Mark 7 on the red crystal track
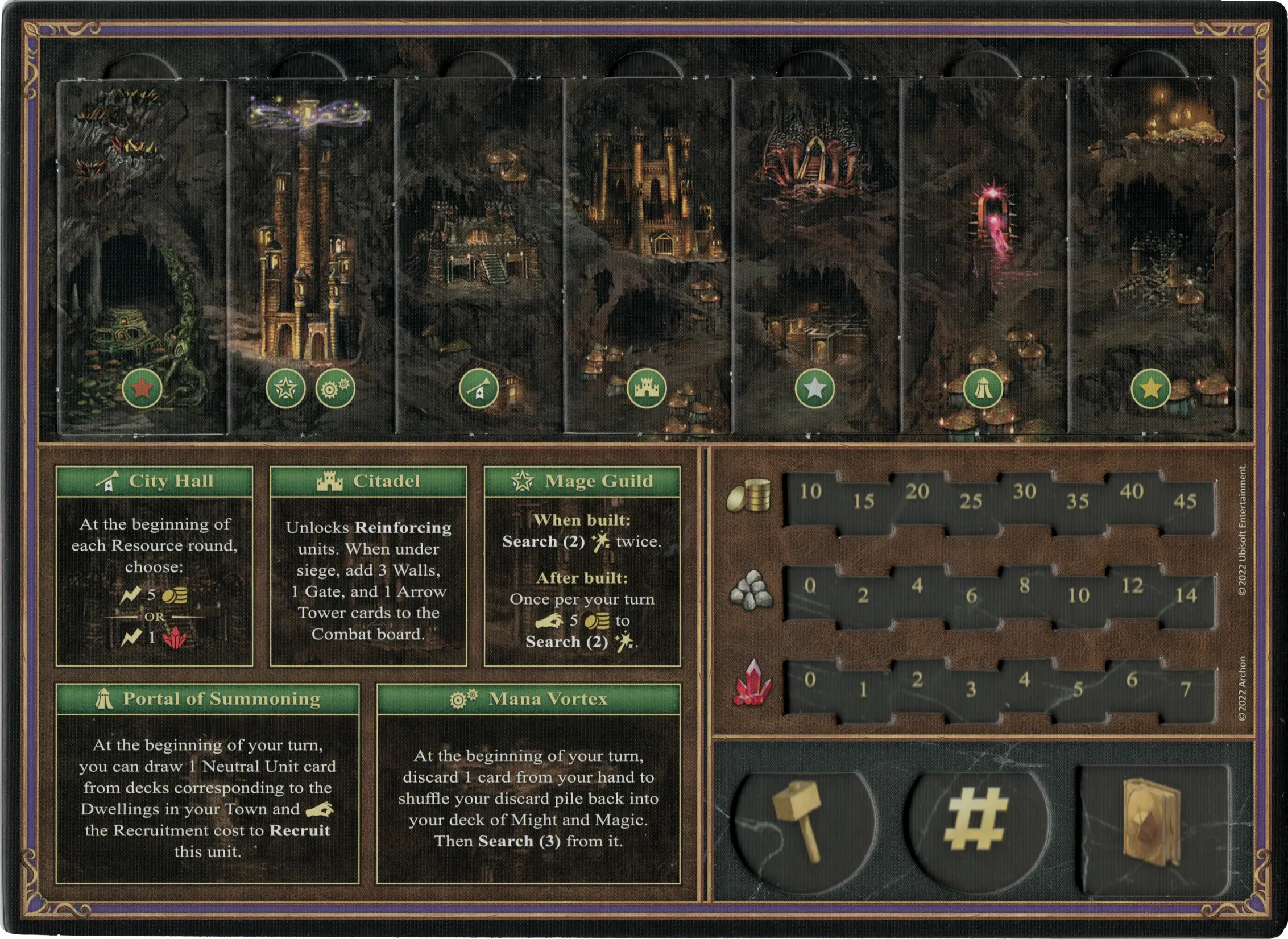Image resolution: width=1288 pixels, height=939 pixels. 1186,690
